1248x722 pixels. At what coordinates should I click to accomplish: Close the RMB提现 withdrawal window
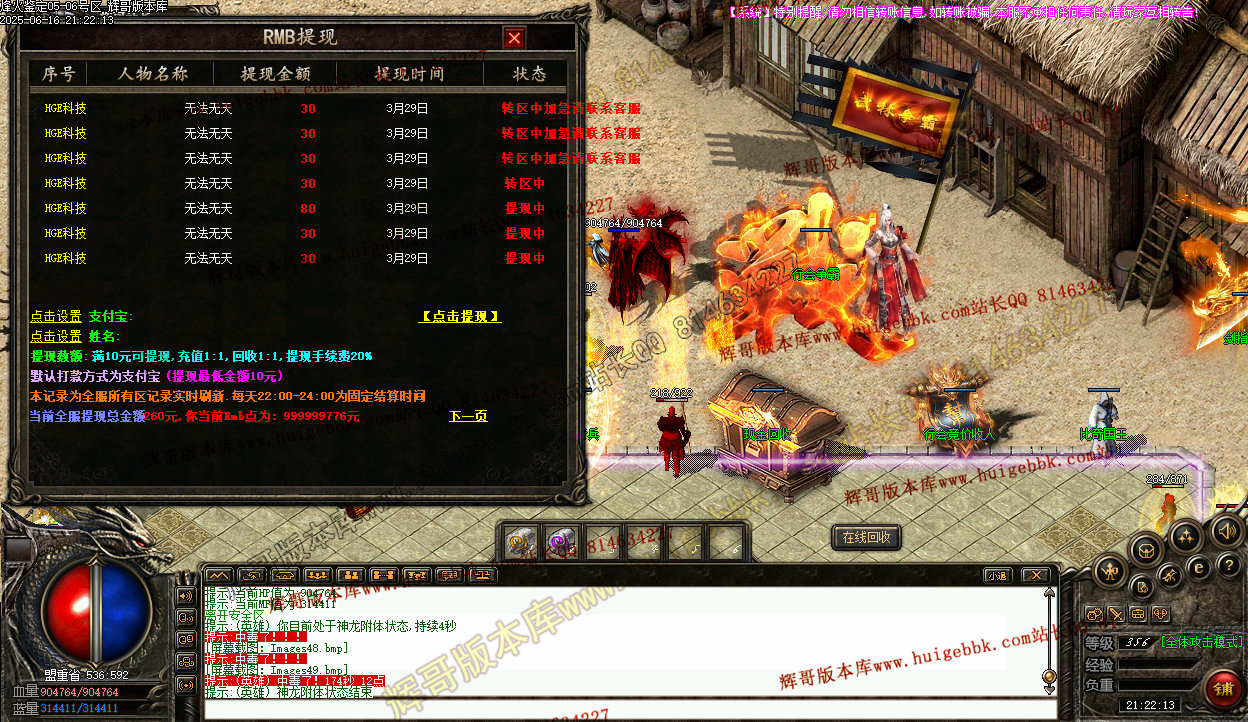(514, 38)
